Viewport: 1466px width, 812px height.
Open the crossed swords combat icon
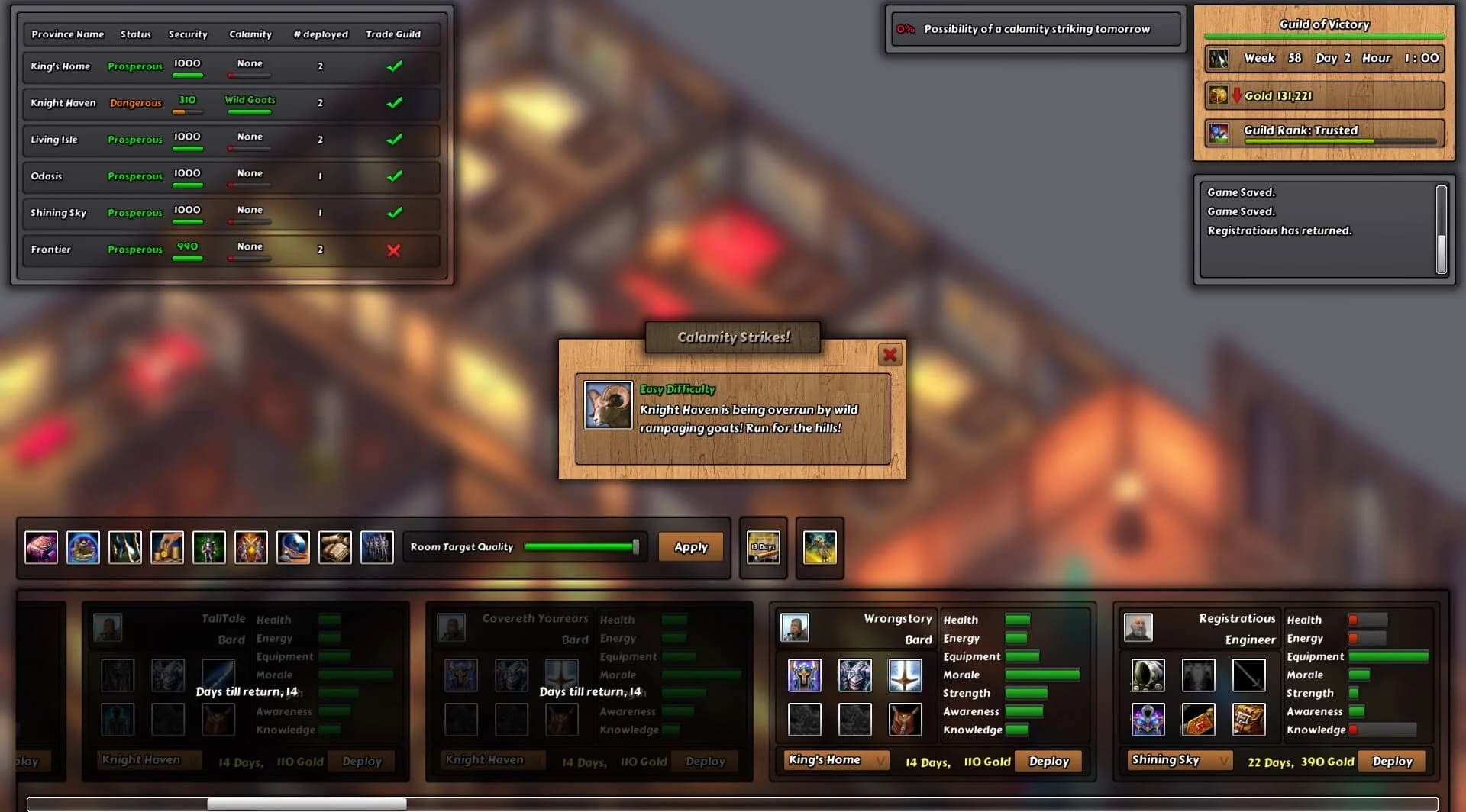tap(252, 547)
